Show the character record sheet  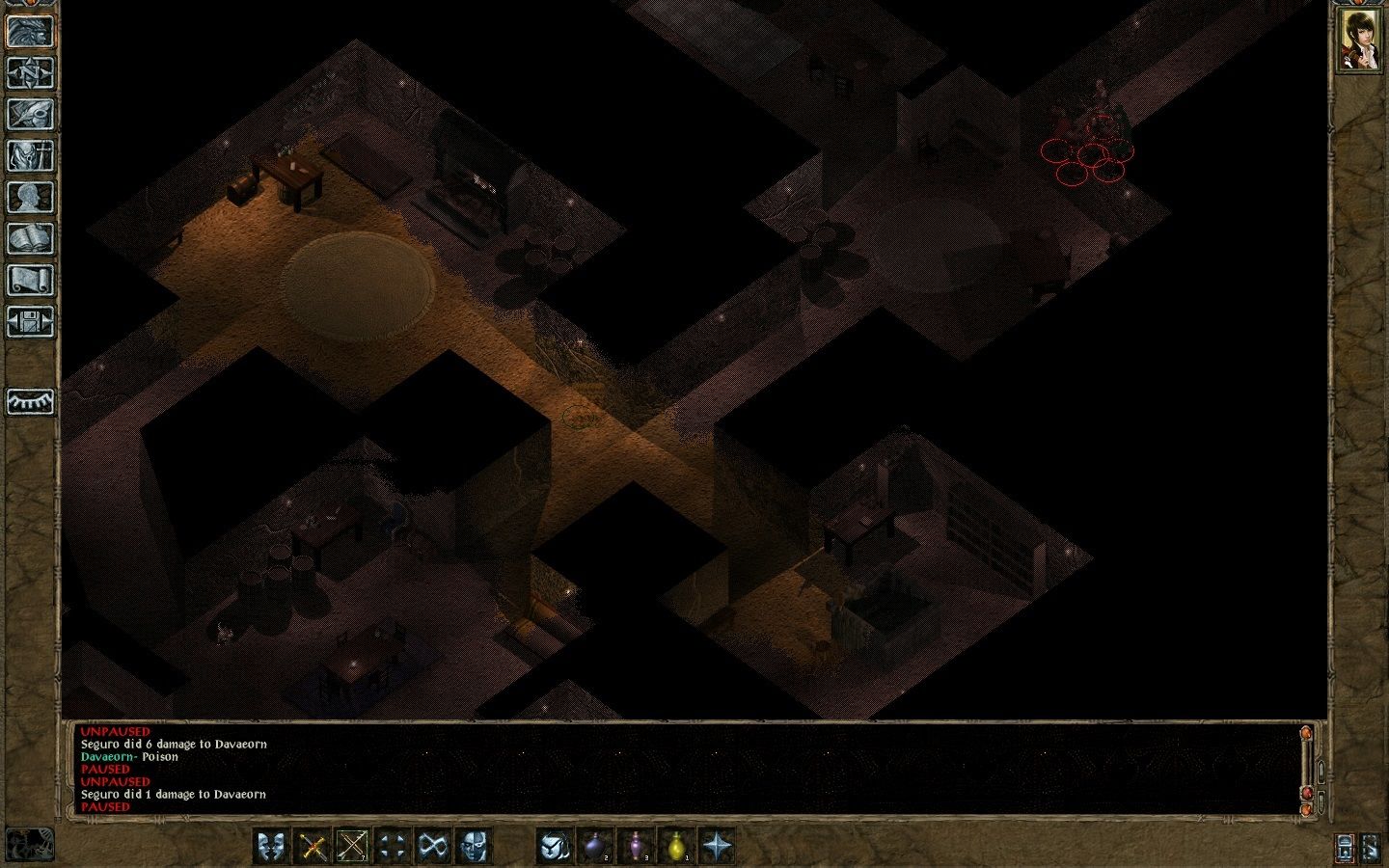click(x=30, y=197)
